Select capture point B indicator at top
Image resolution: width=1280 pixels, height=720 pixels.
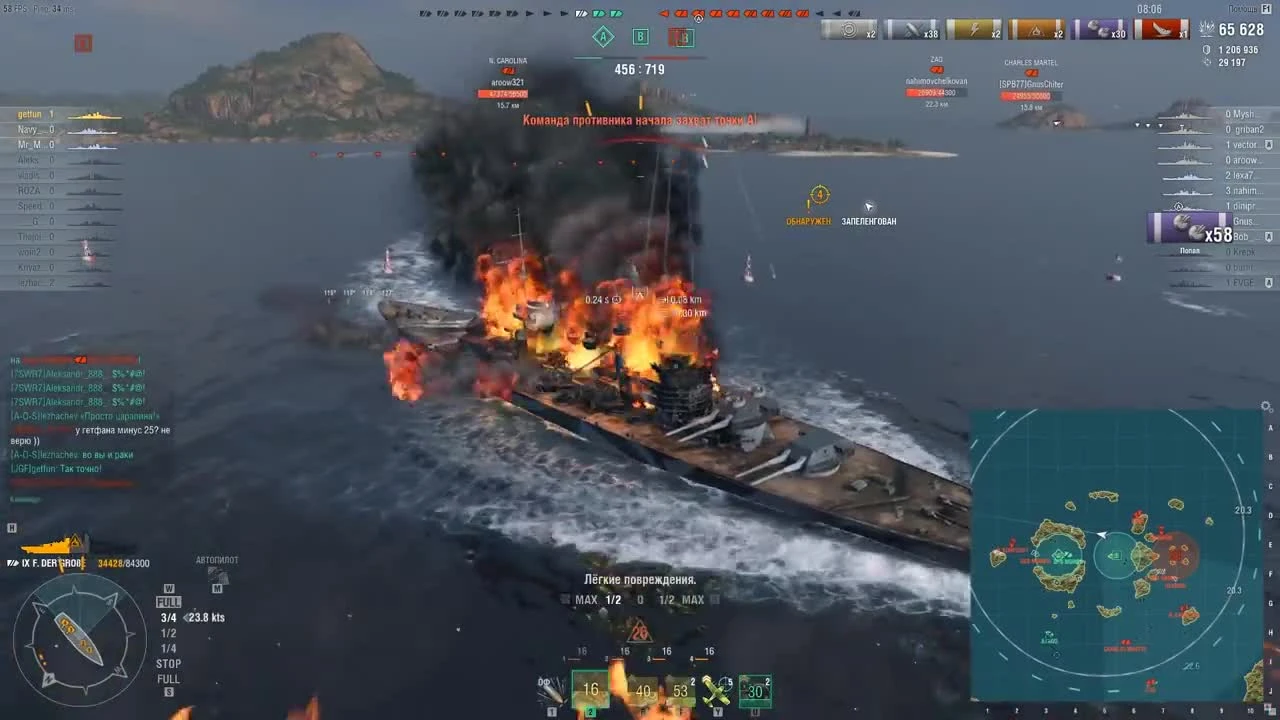coord(640,37)
